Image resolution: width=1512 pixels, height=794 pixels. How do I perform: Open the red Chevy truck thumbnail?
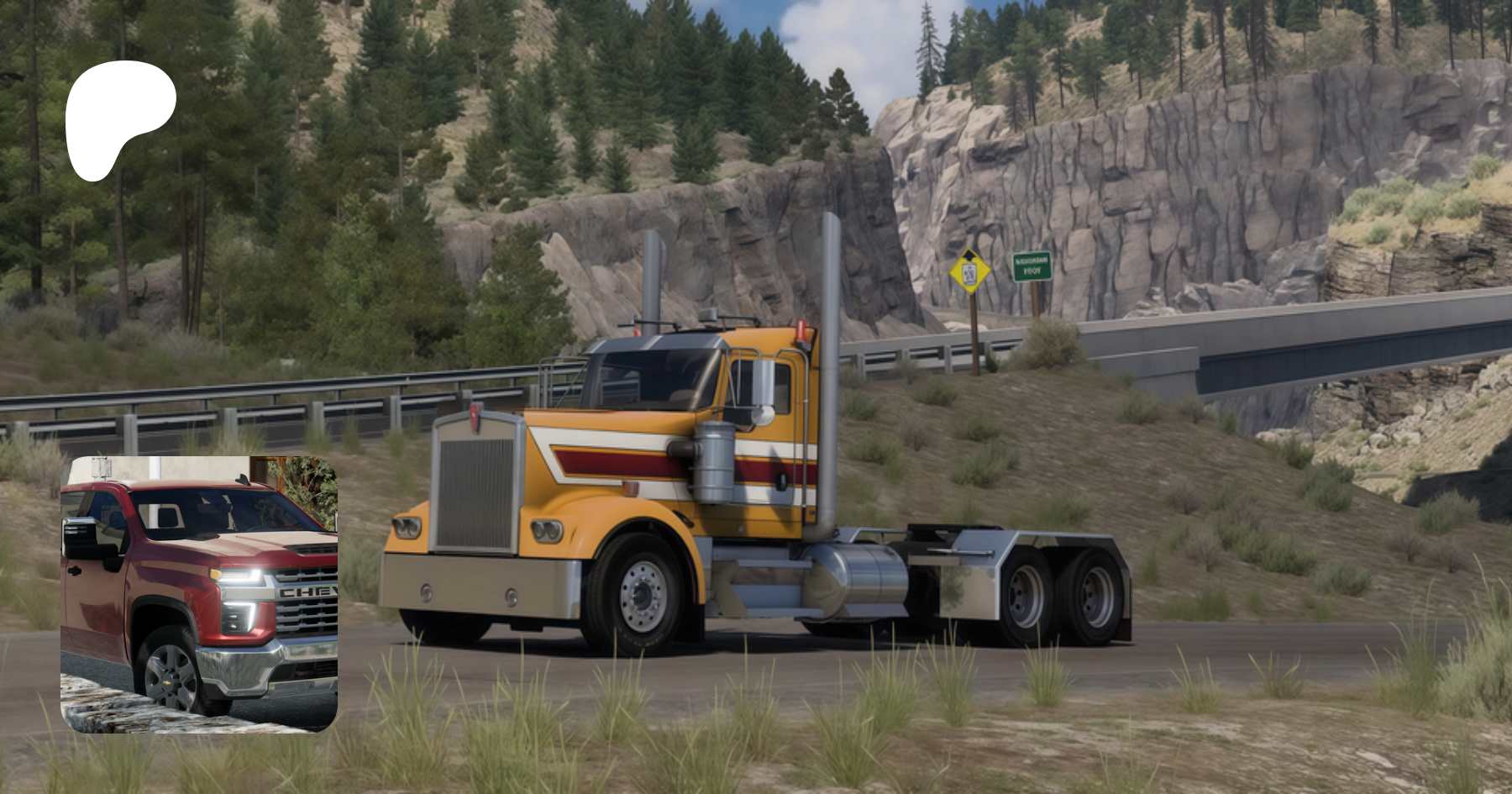(199, 594)
